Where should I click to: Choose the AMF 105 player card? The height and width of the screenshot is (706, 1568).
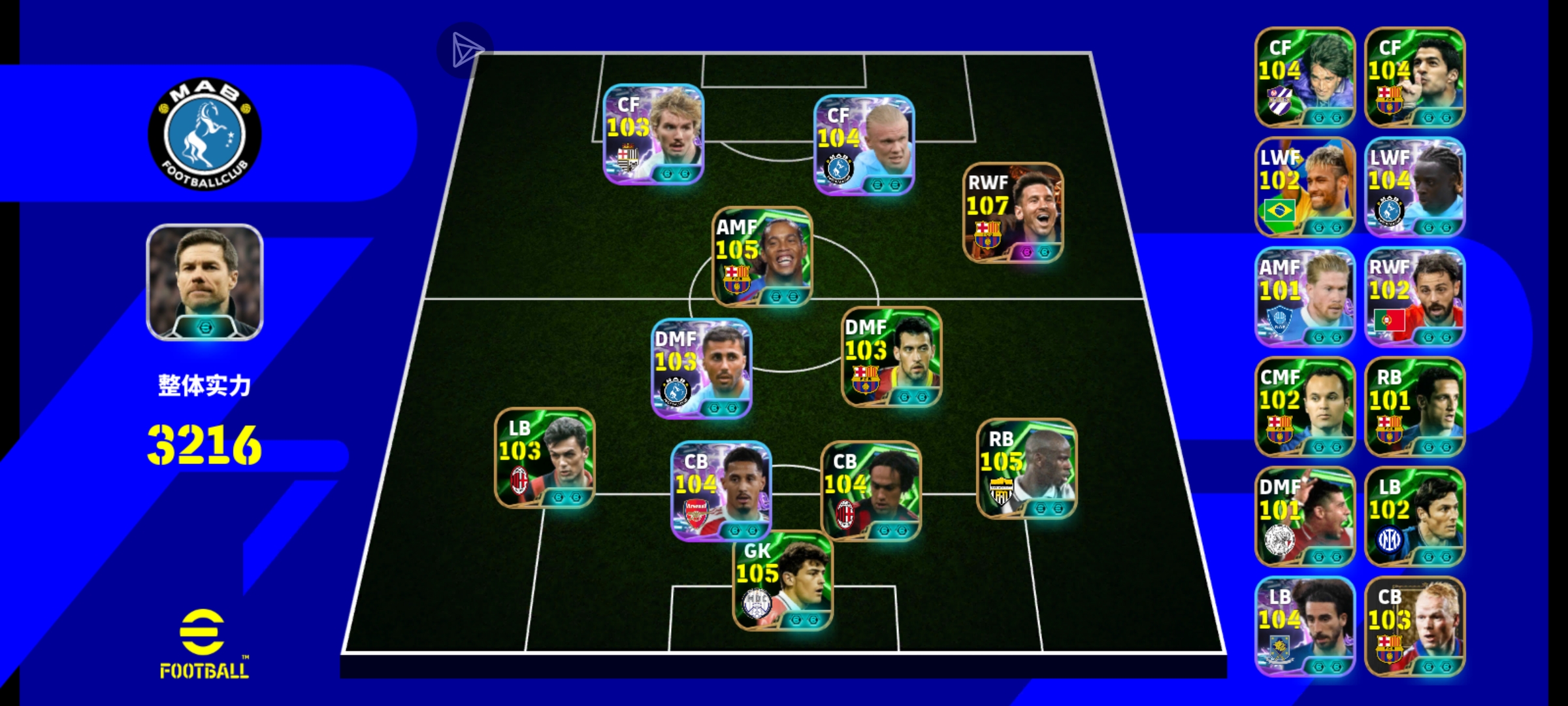click(762, 257)
